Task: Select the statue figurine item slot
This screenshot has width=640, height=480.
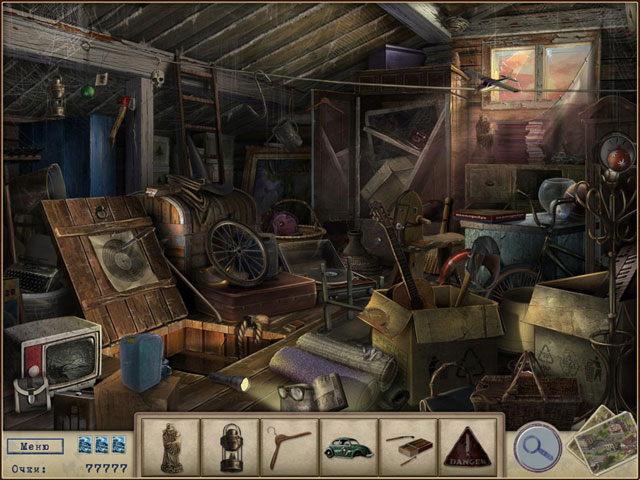Action: [x=169, y=445]
